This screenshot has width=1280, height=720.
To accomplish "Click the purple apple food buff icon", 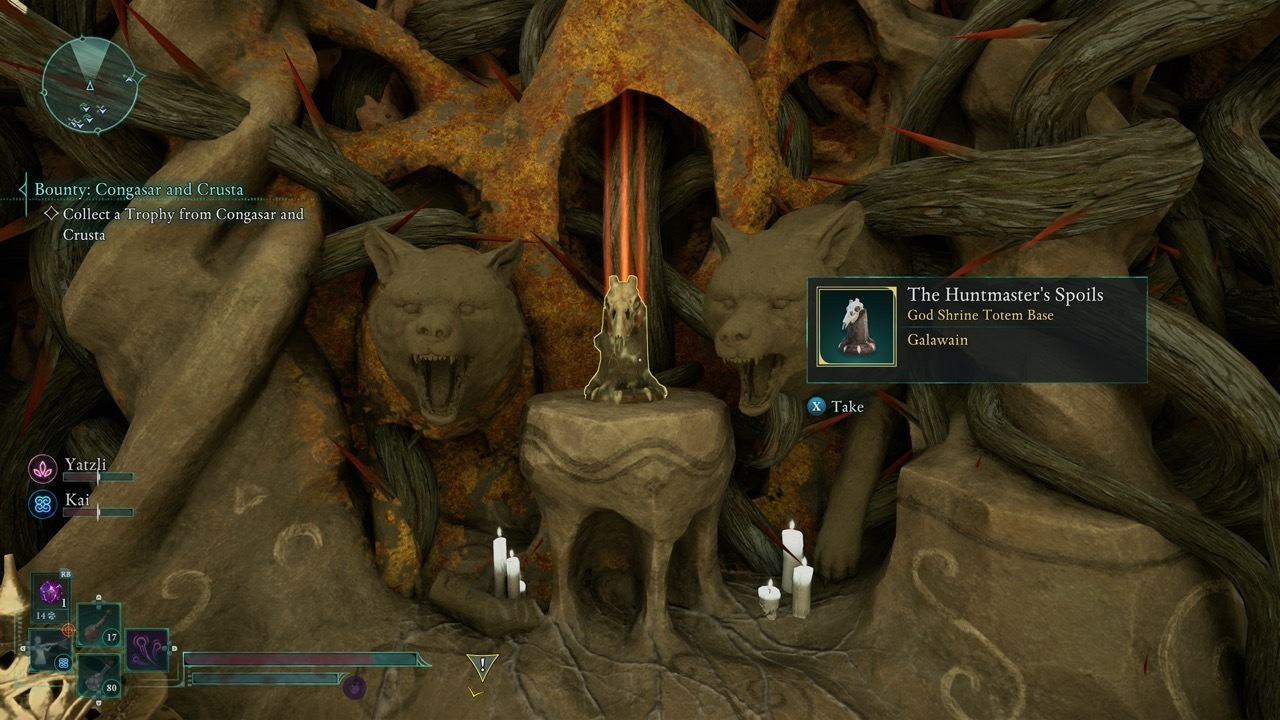I will point(353,686).
